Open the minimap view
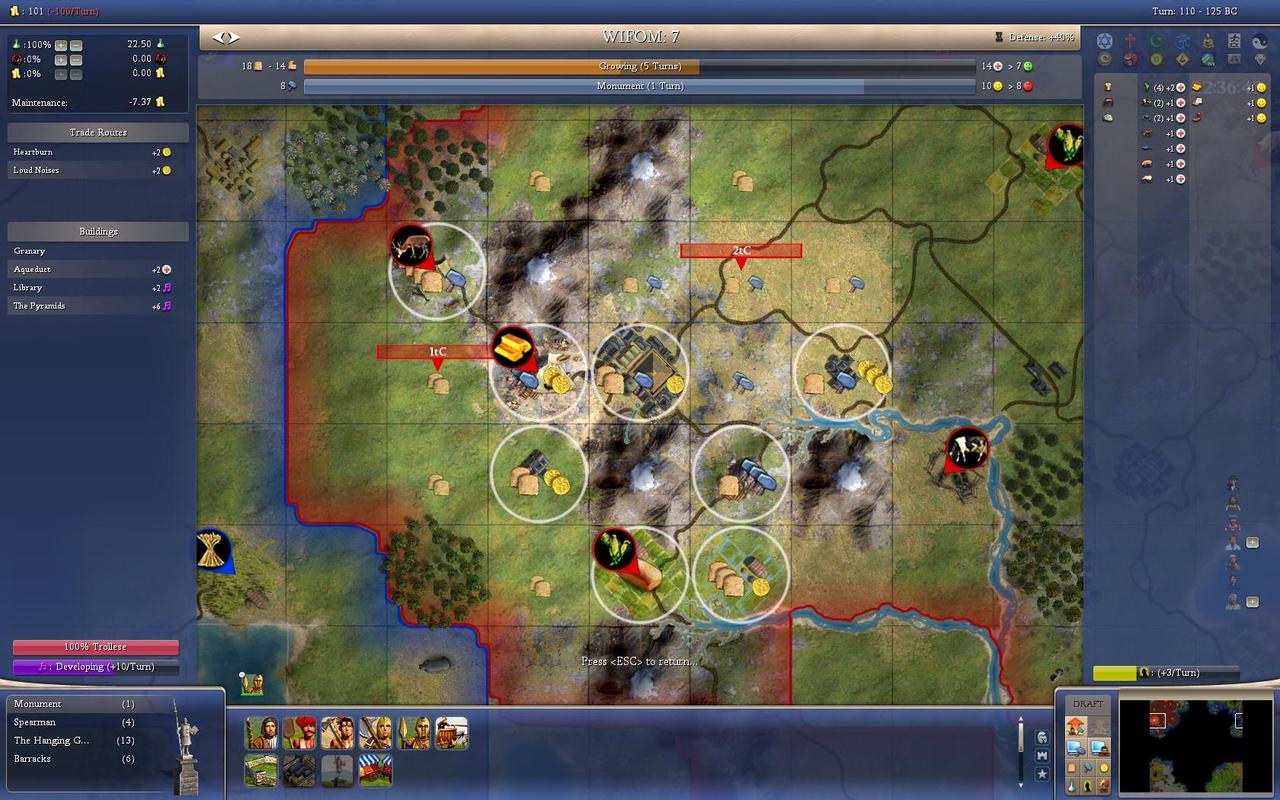1280x800 pixels. [1194, 745]
